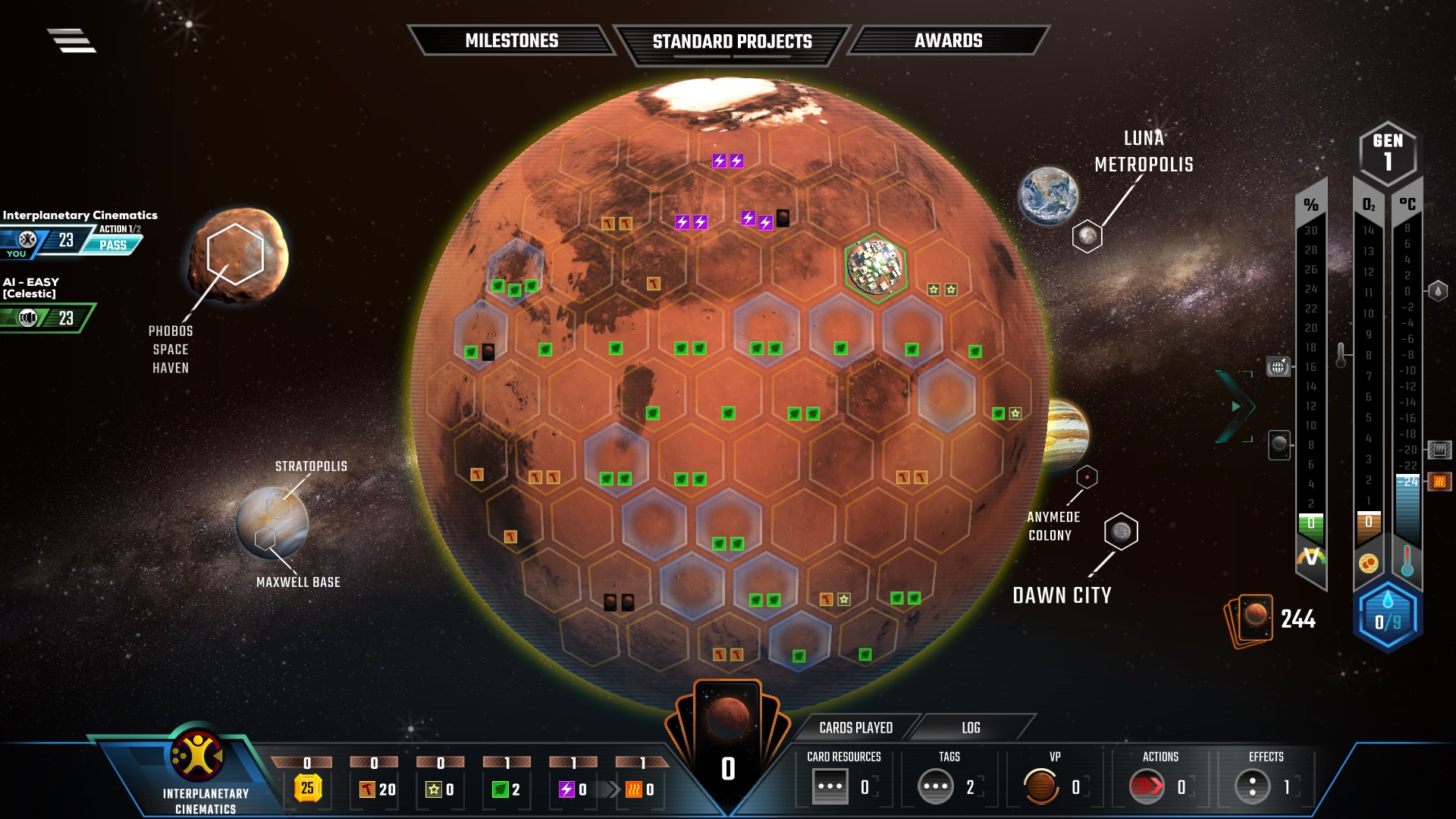This screenshot has height=819, width=1456.
Task: Switch to the Cards Played tab
Action: pos(855,728)
